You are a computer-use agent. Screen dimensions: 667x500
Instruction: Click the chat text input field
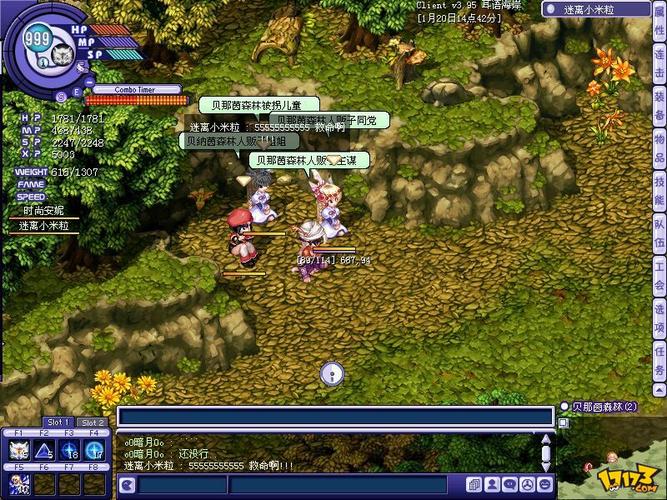(335, 416)
